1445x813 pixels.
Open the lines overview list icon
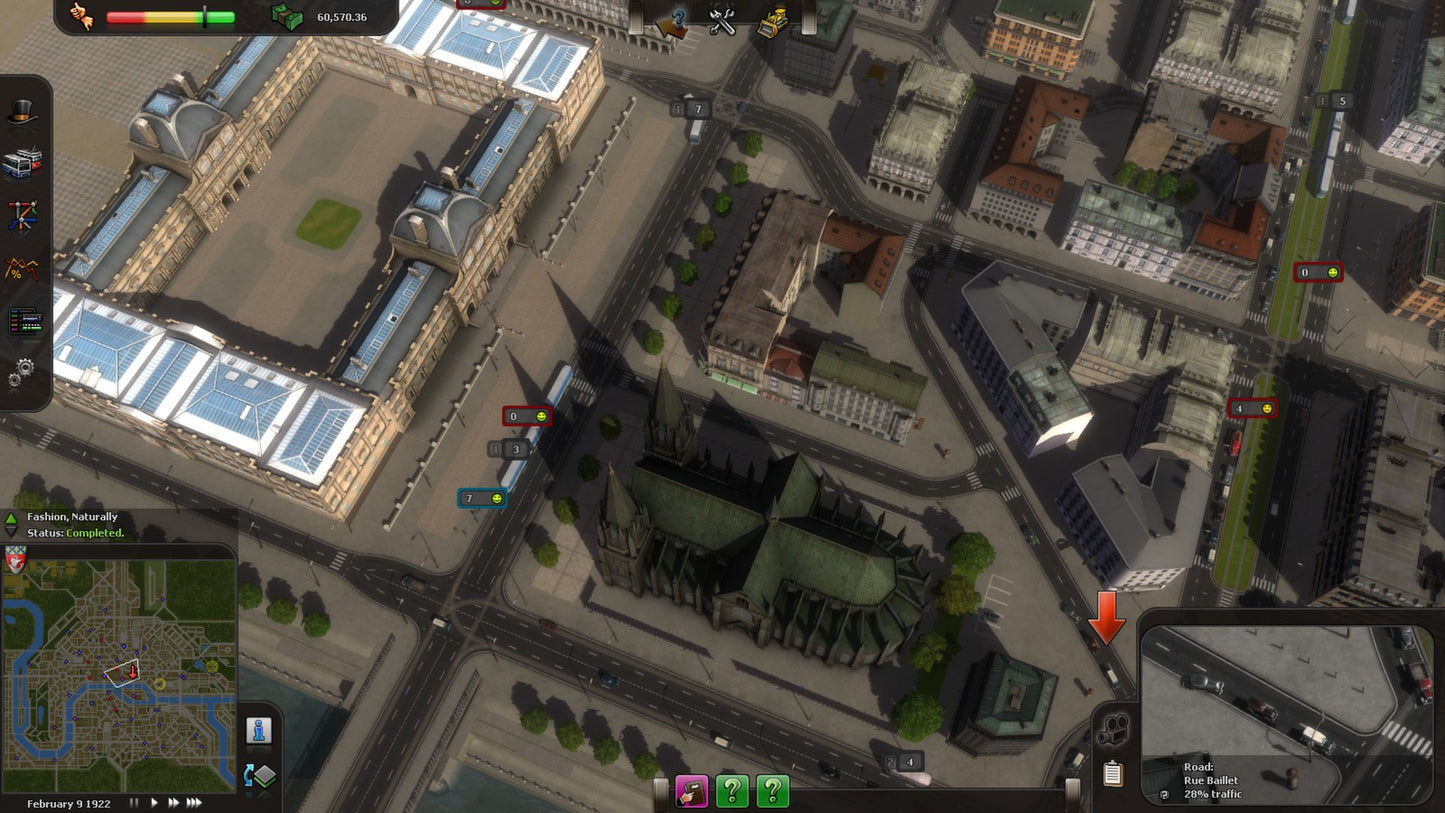pyautogui.click(x=24, y=318)
